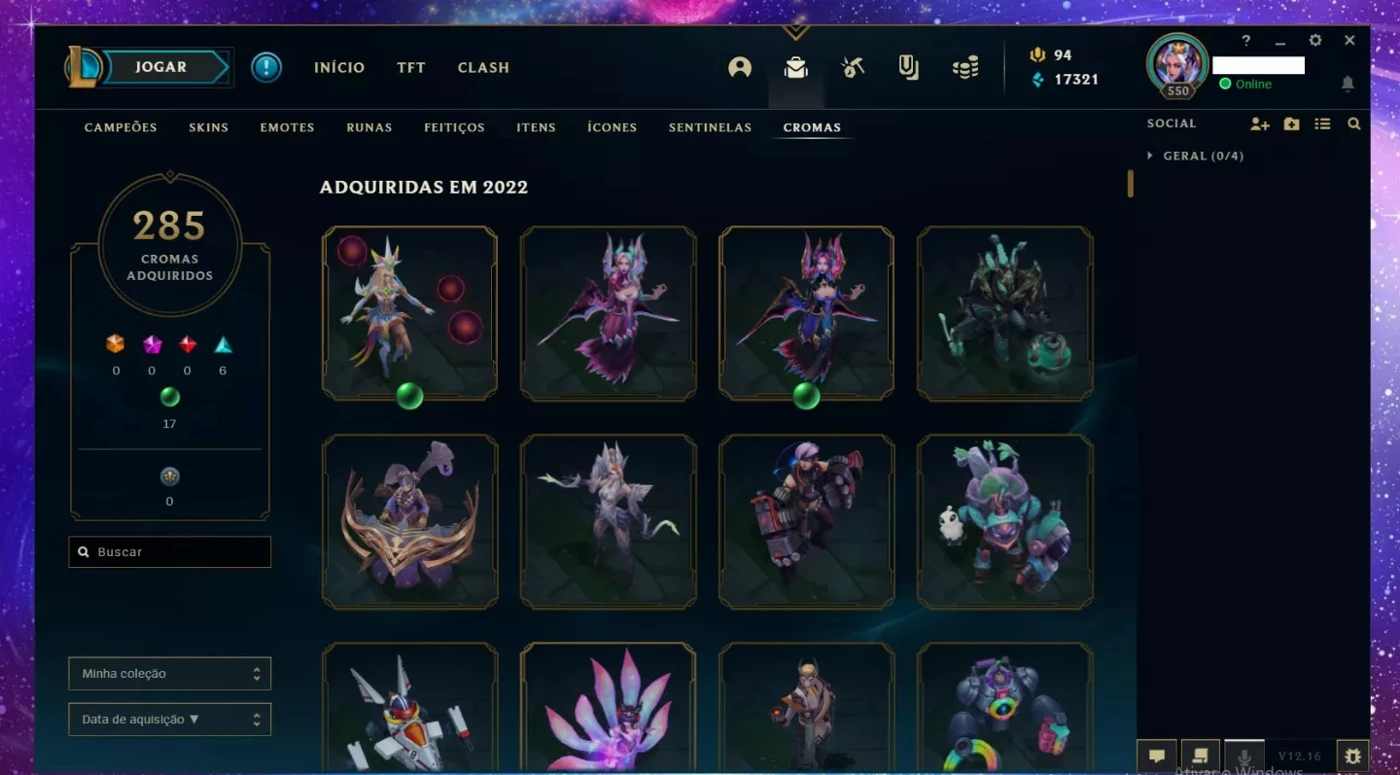Open the Minha coleção dropdown
Screen dimensions: 1400x775
(x=169, y=673)
